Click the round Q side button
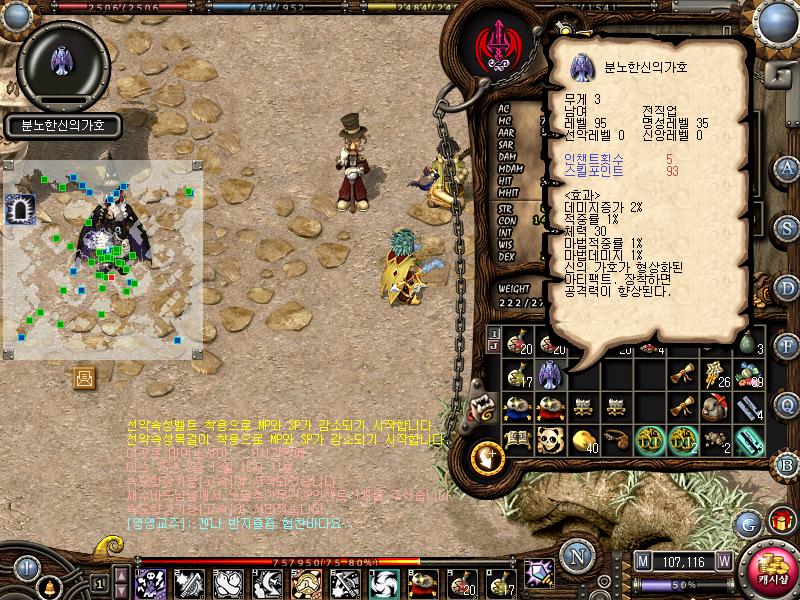The image size is (800, 600). click(x=787, y=406)
